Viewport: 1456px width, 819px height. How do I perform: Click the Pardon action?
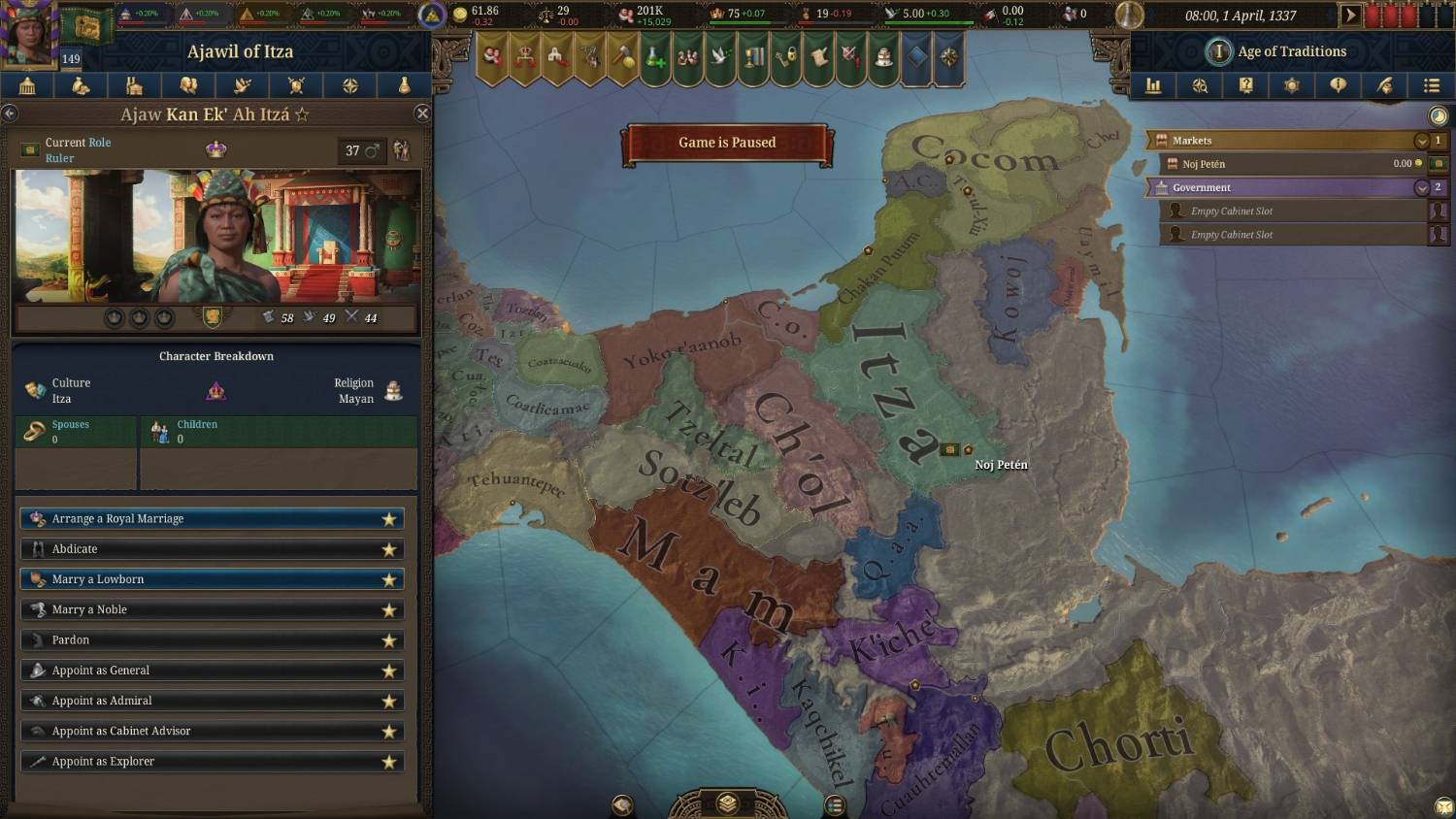(212, 640)
